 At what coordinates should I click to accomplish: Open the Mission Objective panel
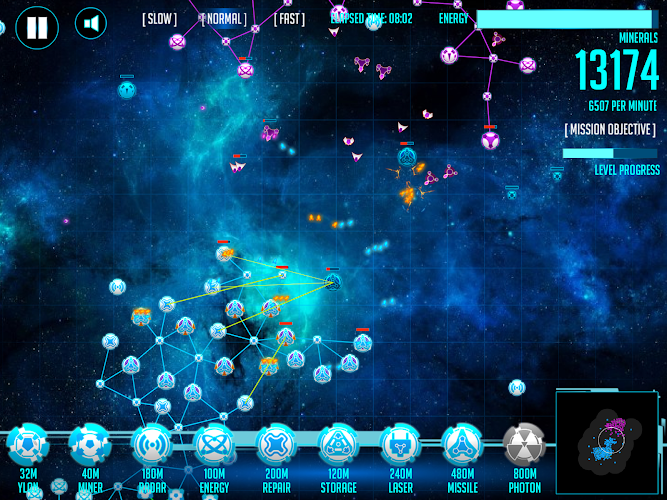click(x=610, y=130)
